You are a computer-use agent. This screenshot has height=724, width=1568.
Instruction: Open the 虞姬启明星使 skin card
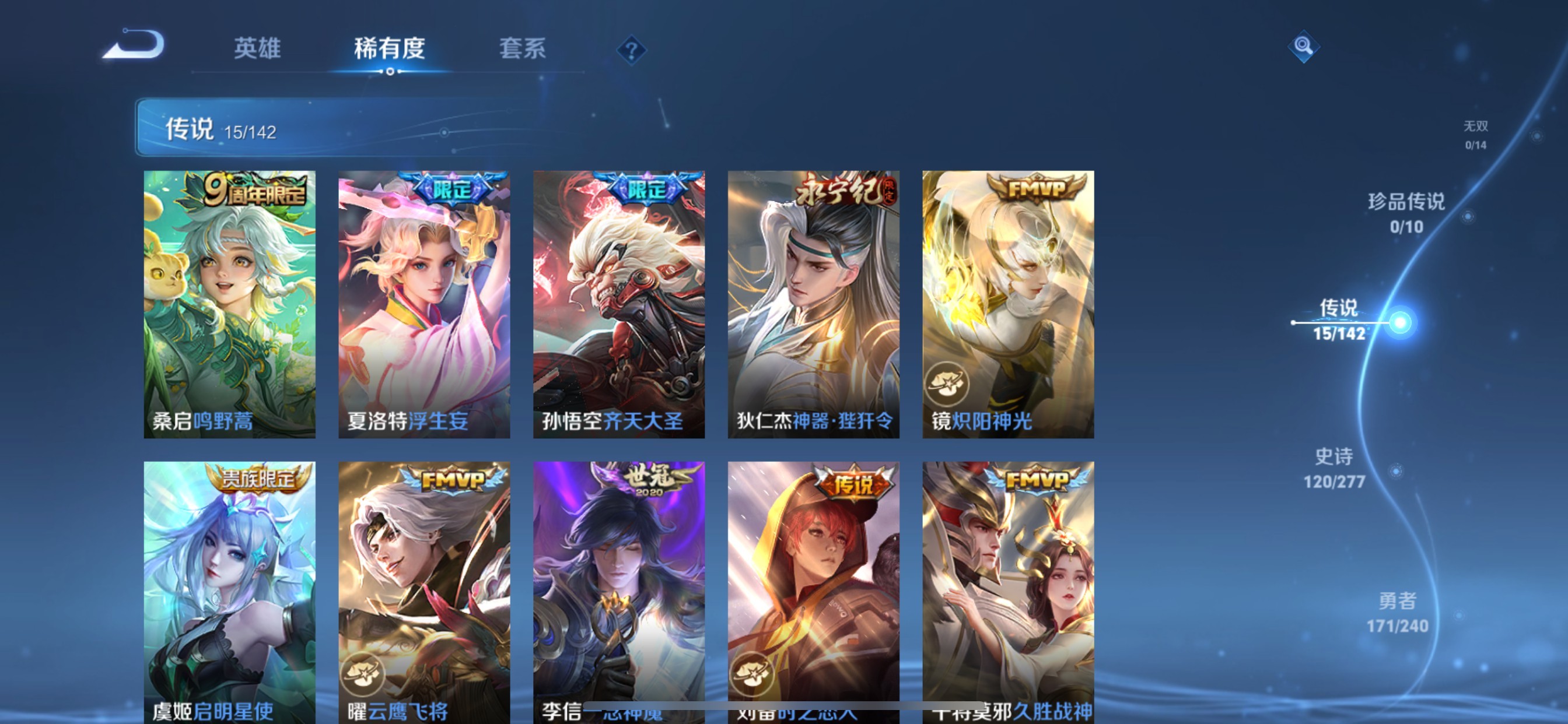(229, 590)
